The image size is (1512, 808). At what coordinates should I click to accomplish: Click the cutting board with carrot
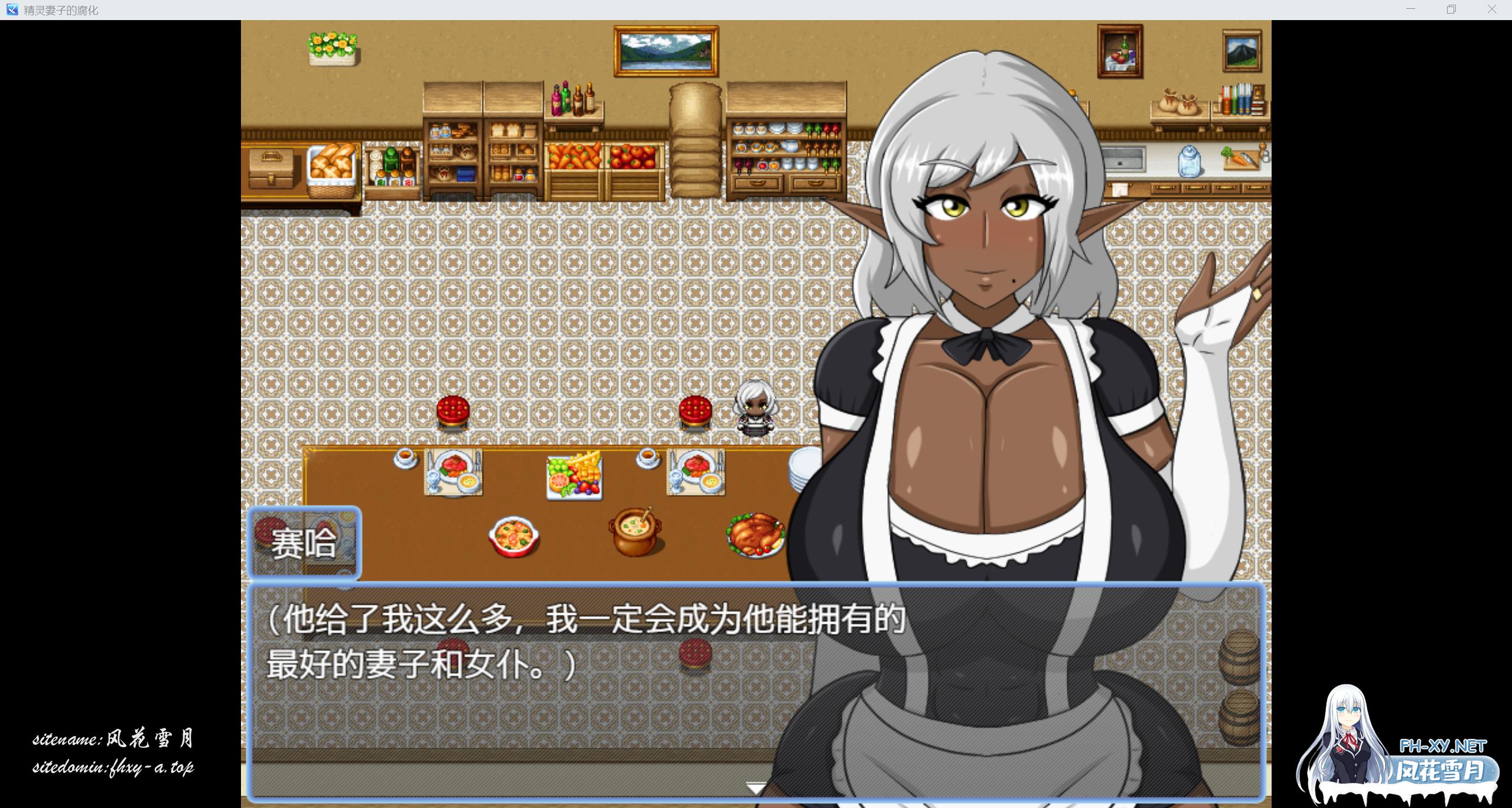[x=1243, y=159]
